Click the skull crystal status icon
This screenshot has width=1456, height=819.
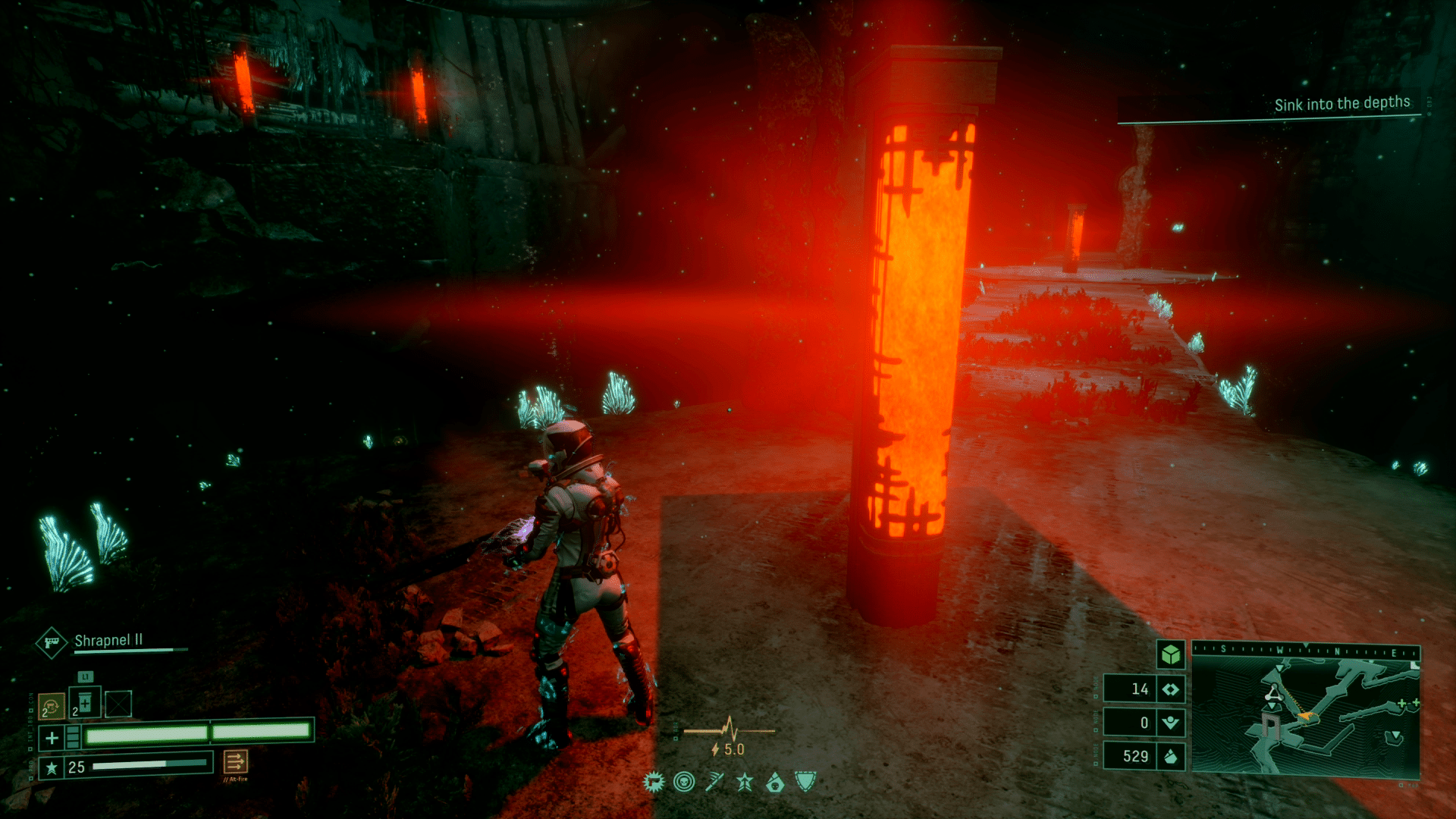(775, 782)
